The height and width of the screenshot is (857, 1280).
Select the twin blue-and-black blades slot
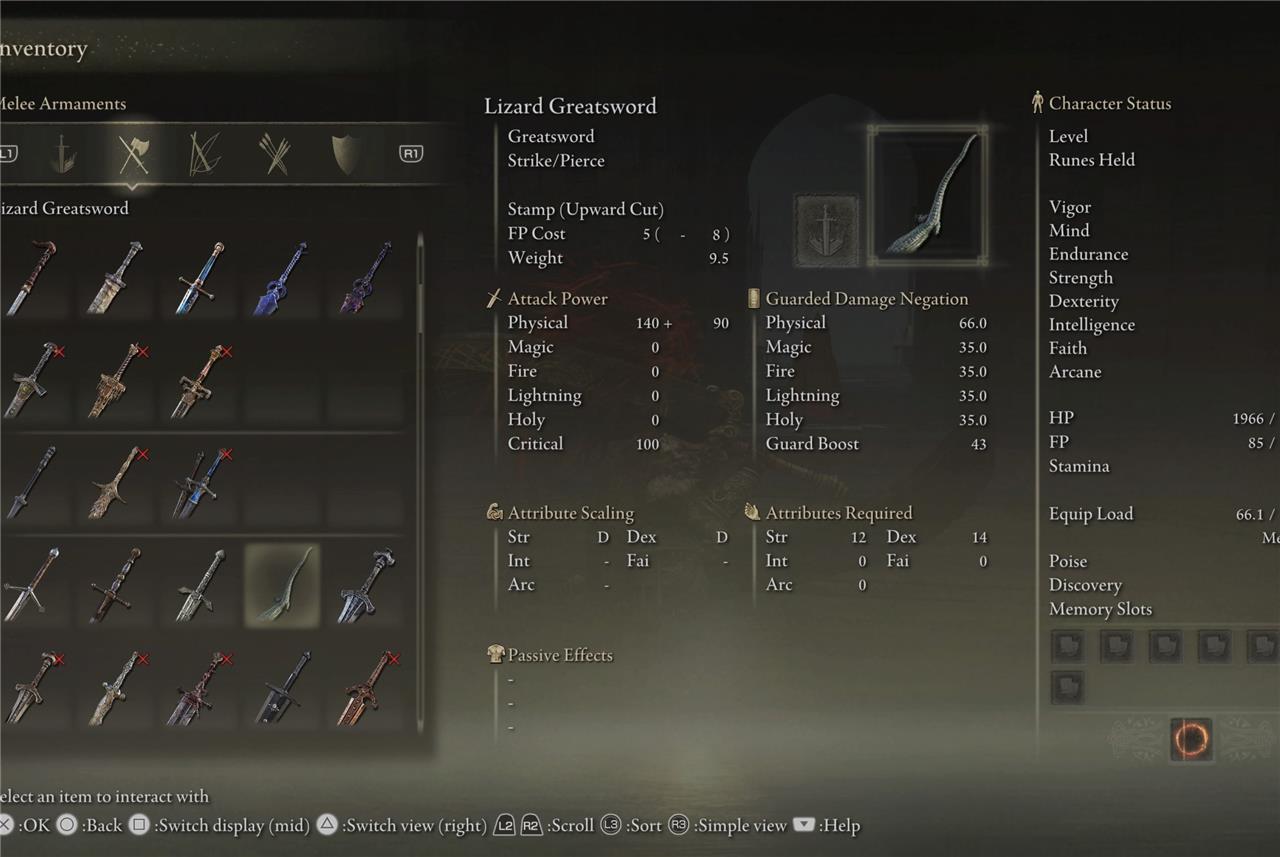click(197, 483)
